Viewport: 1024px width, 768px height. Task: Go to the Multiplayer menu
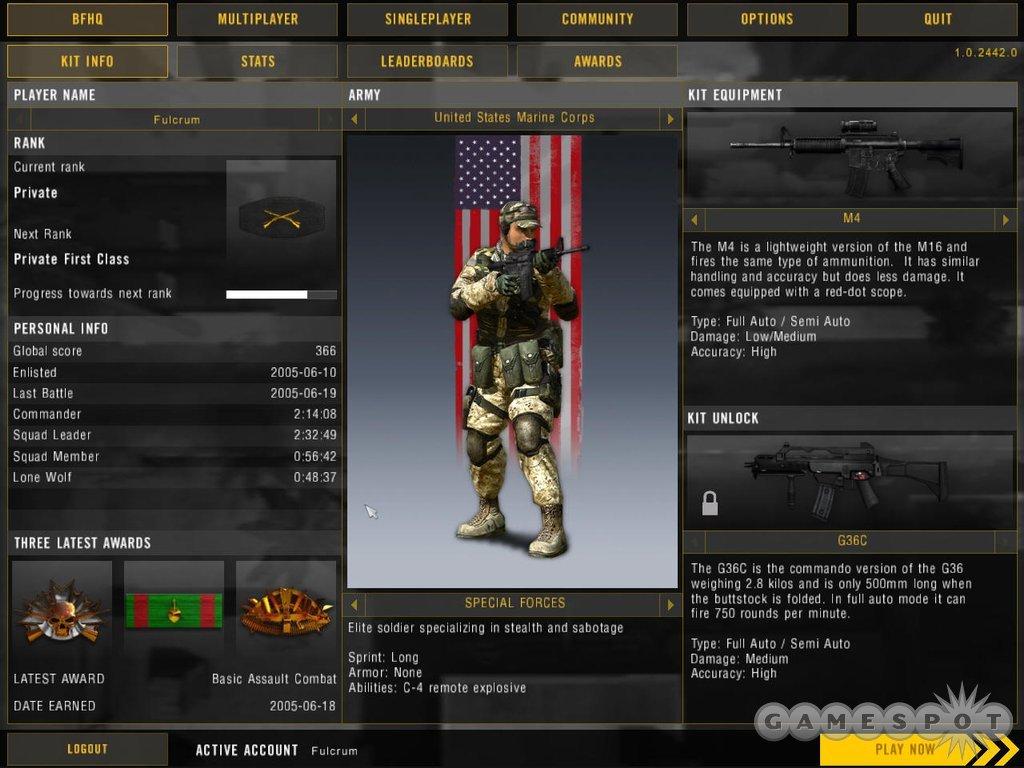[257, 19]
